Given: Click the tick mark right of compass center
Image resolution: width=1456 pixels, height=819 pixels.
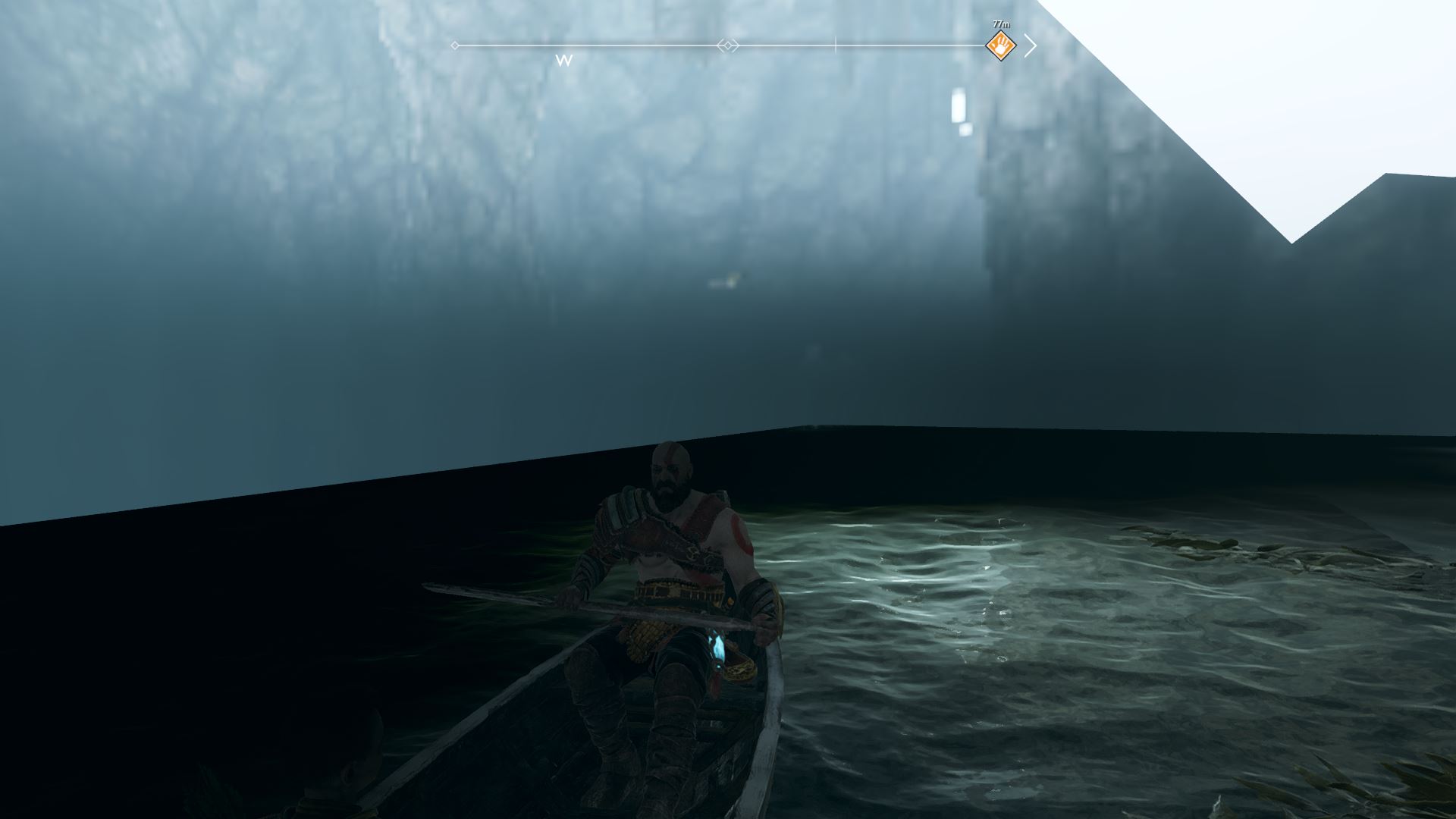Looking at the screenshot, I should (834, 45).
